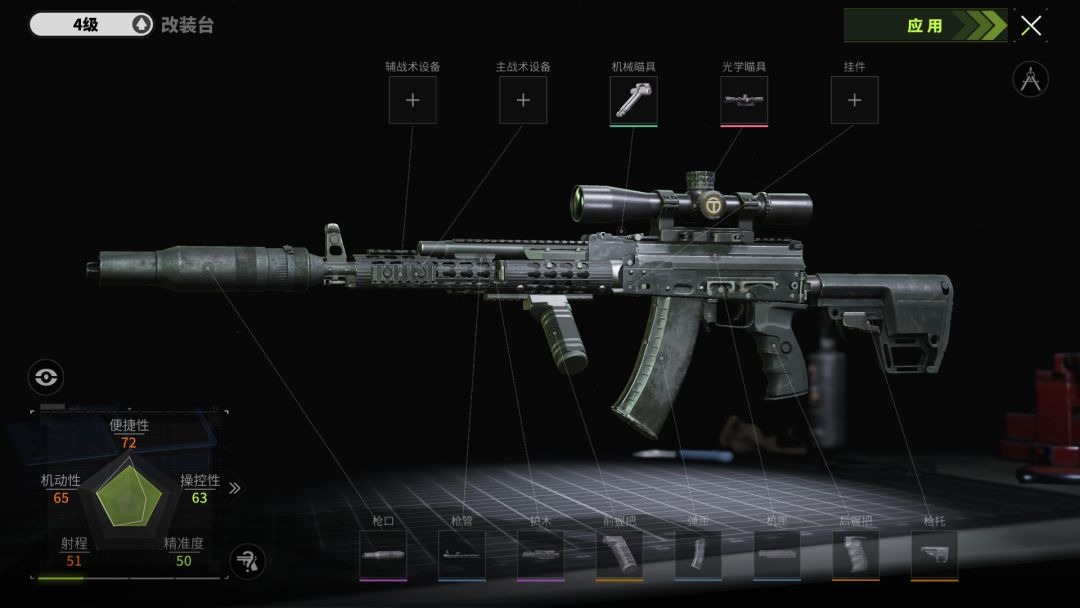Image resolution: width=1080 pixels, height=608 pixels.
Task: Open the 机匣 receiver slot
Action: click(x=777, y=554)
